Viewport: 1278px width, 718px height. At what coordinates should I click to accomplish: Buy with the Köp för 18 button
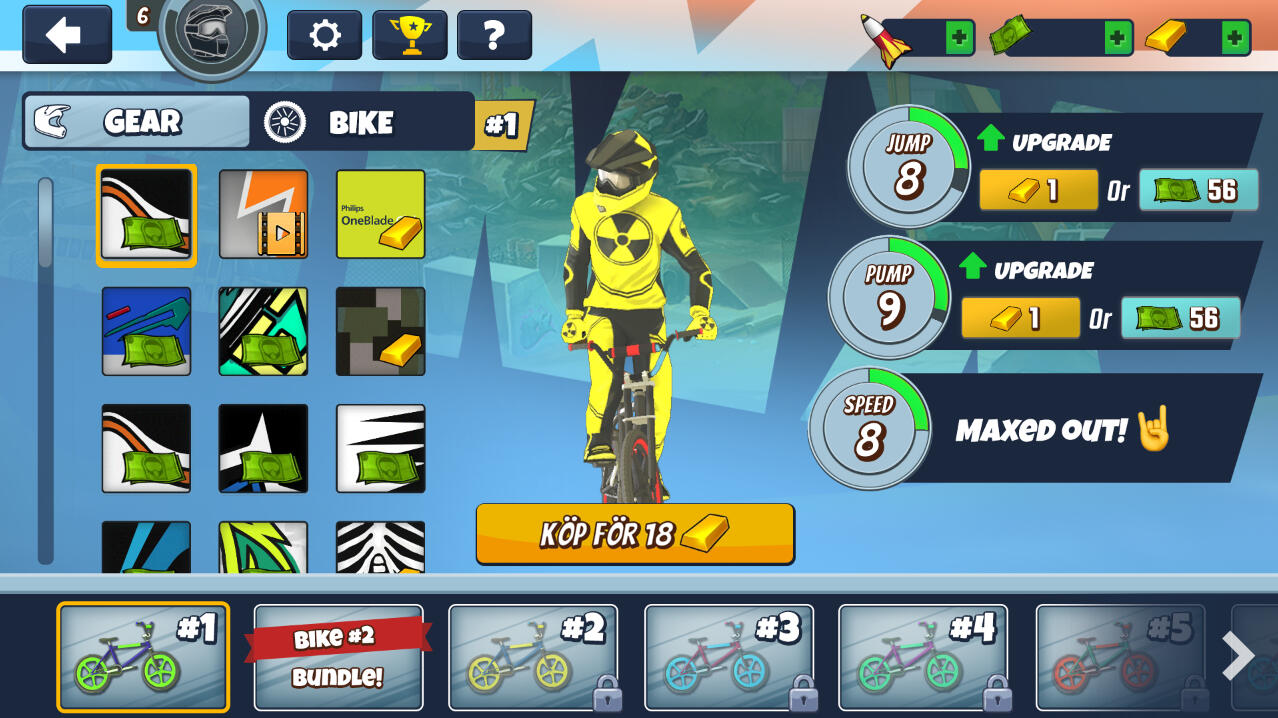coord(635,534)
